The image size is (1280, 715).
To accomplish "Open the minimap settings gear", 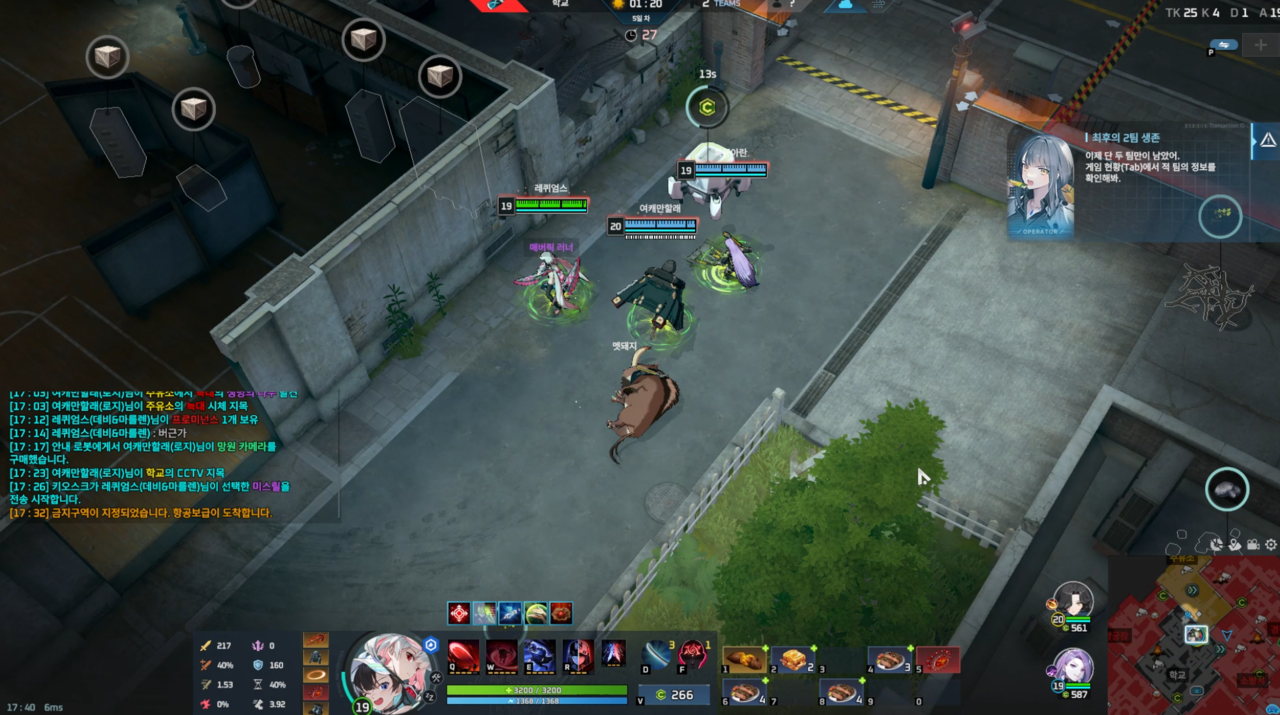I will (x=1271, y=545).
